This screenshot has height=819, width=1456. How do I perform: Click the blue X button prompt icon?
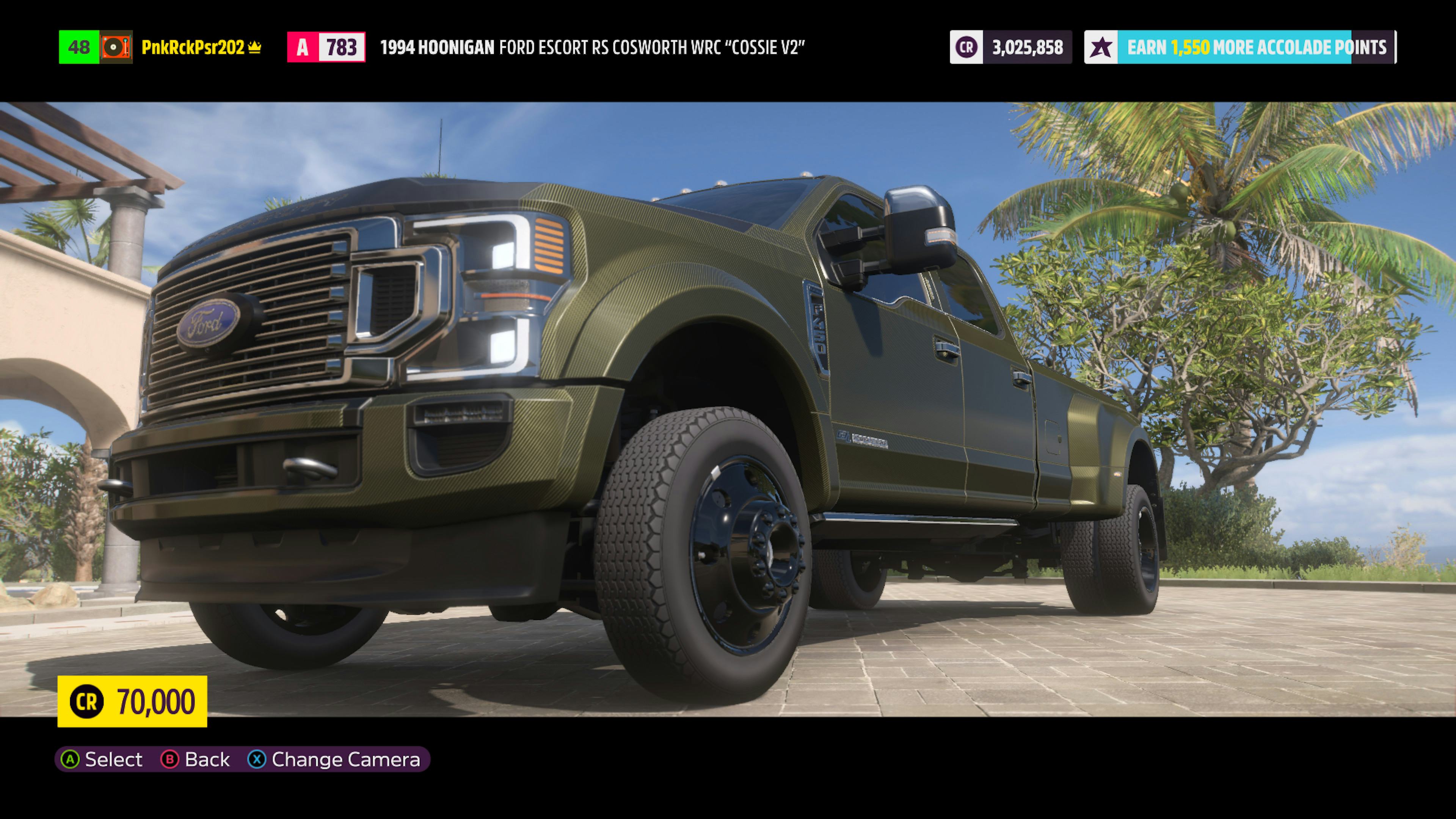point(258,759)
